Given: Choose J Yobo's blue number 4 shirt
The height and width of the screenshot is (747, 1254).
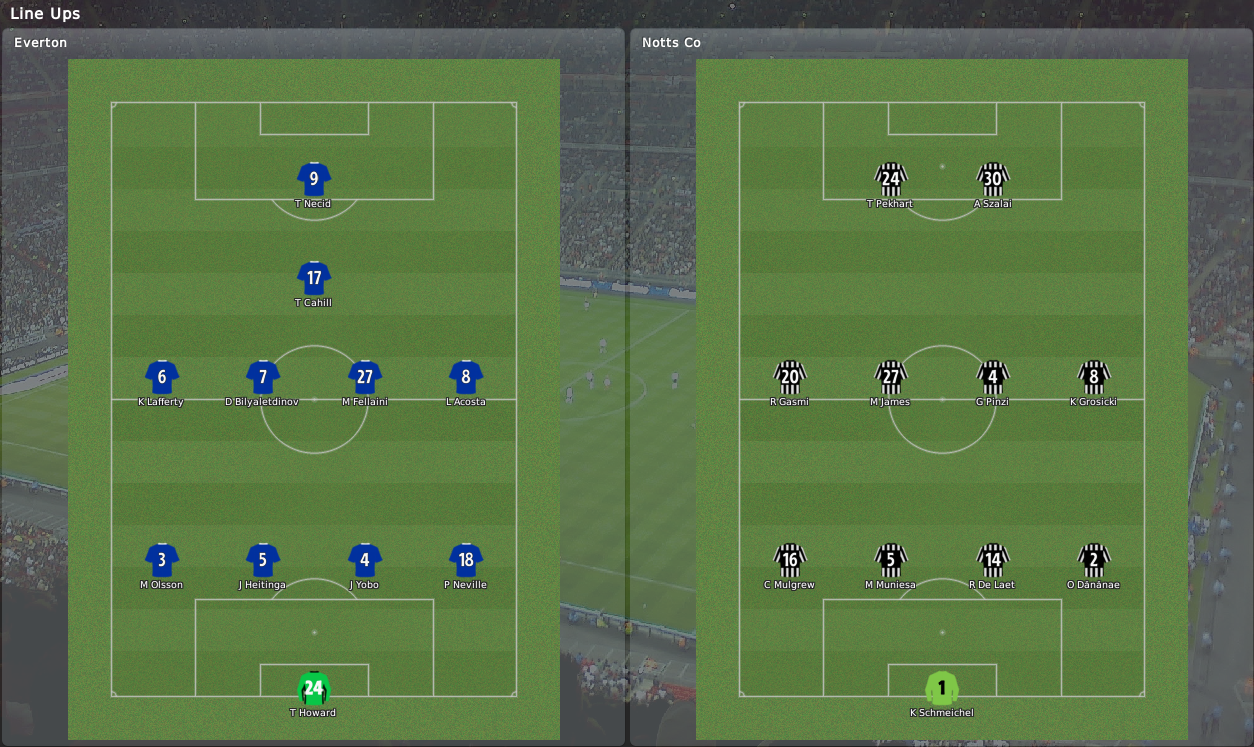Looking at the screenshot, I should pos(365,560).
